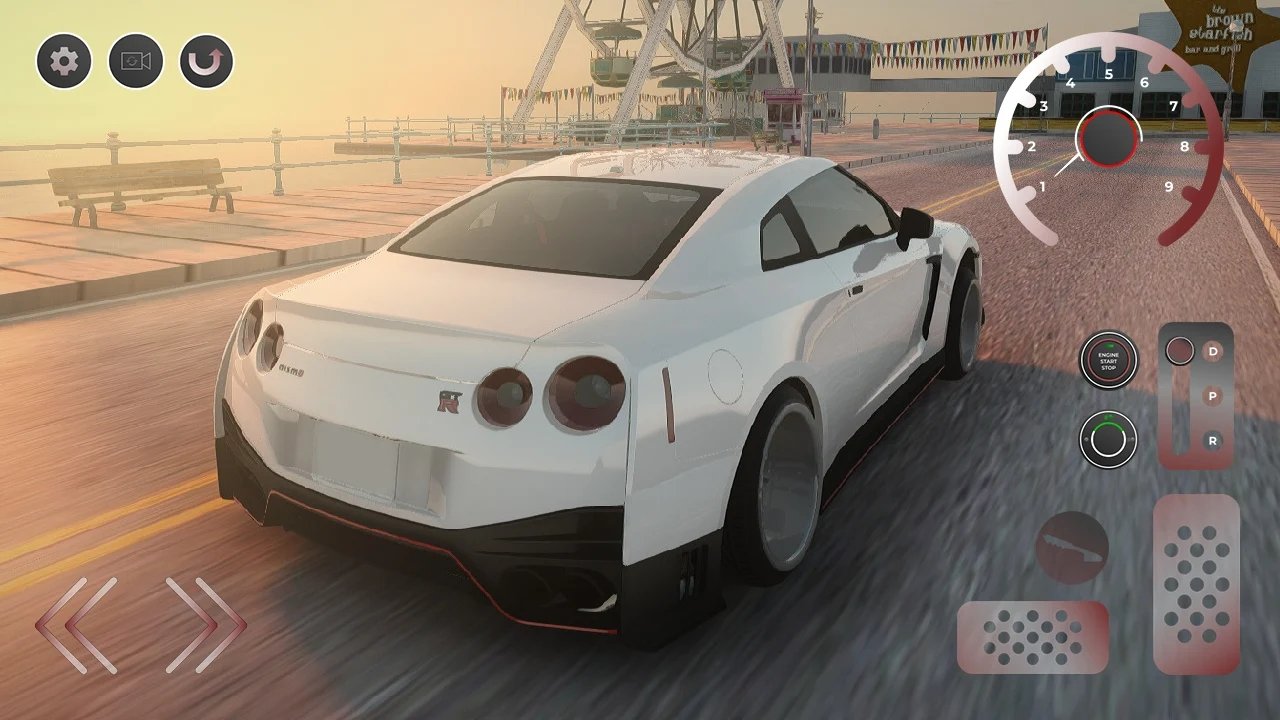The image size is (1280, 720).
Task: Open the settings gear menu
Action: click(62, 61)
